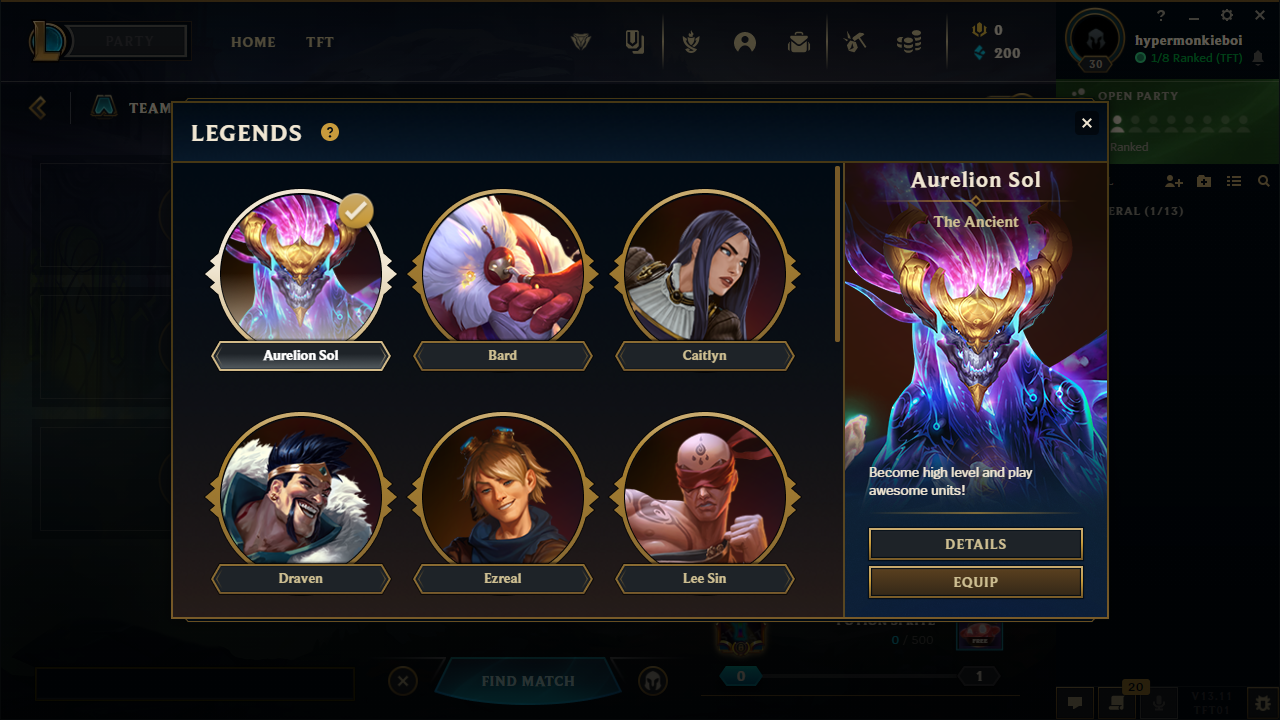Toggle notifications with the bell icon
This screenshot has height=720, width=1280.
point(1258,58)
